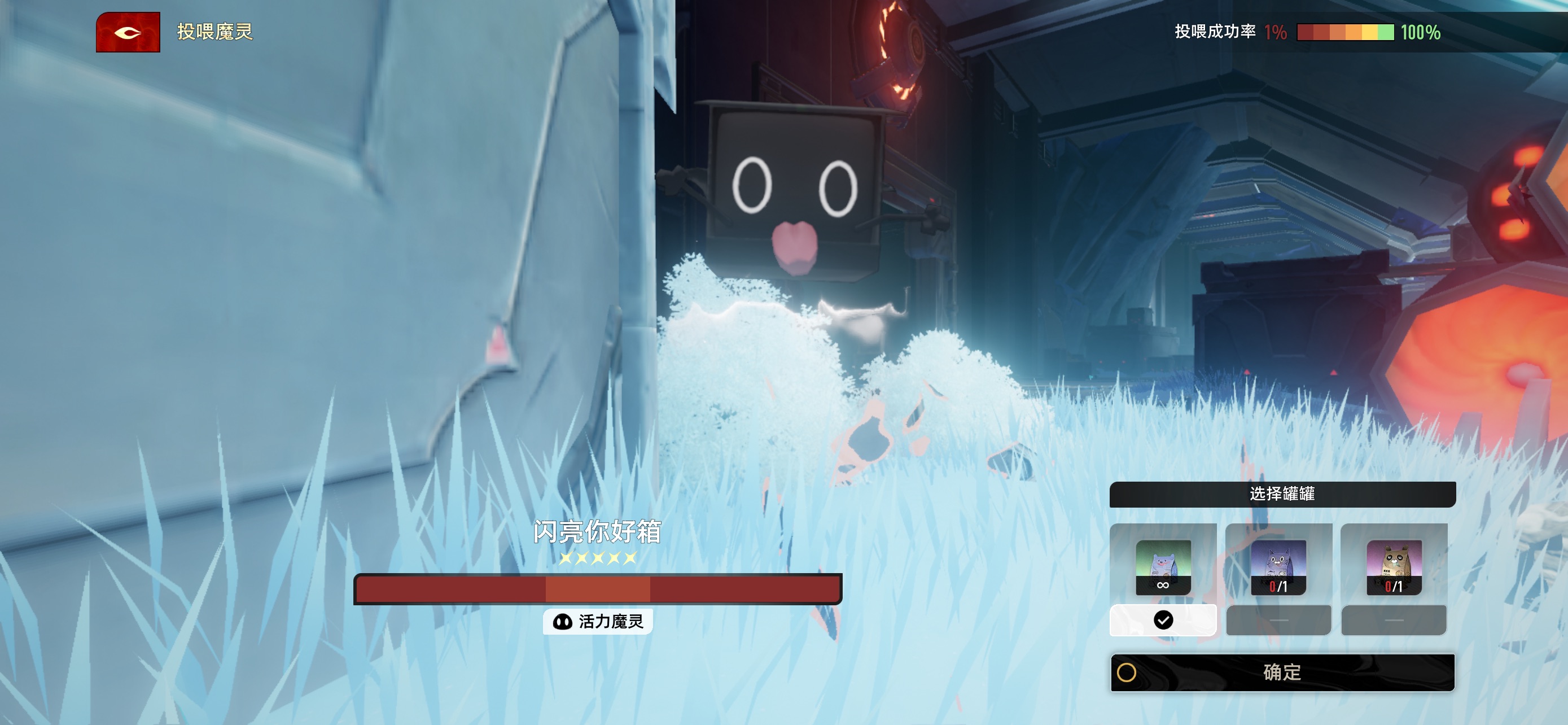Click the red back button beside 投喂魔灵
The height and width of the screenshot is (725, 1568).
coord(128,32)
